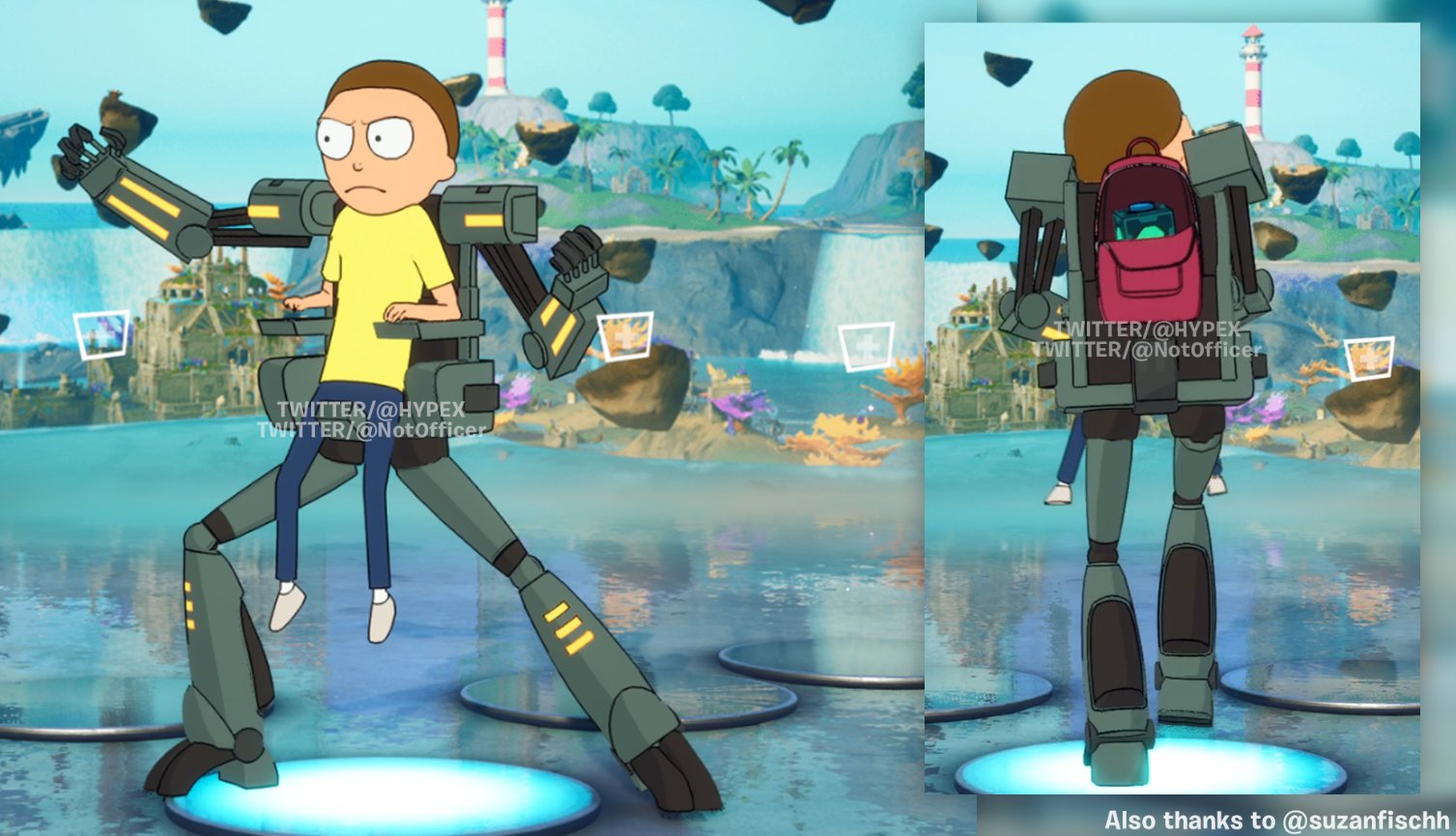
Task: Choose the faint plus slot over the open water
Action: point(866,347)
